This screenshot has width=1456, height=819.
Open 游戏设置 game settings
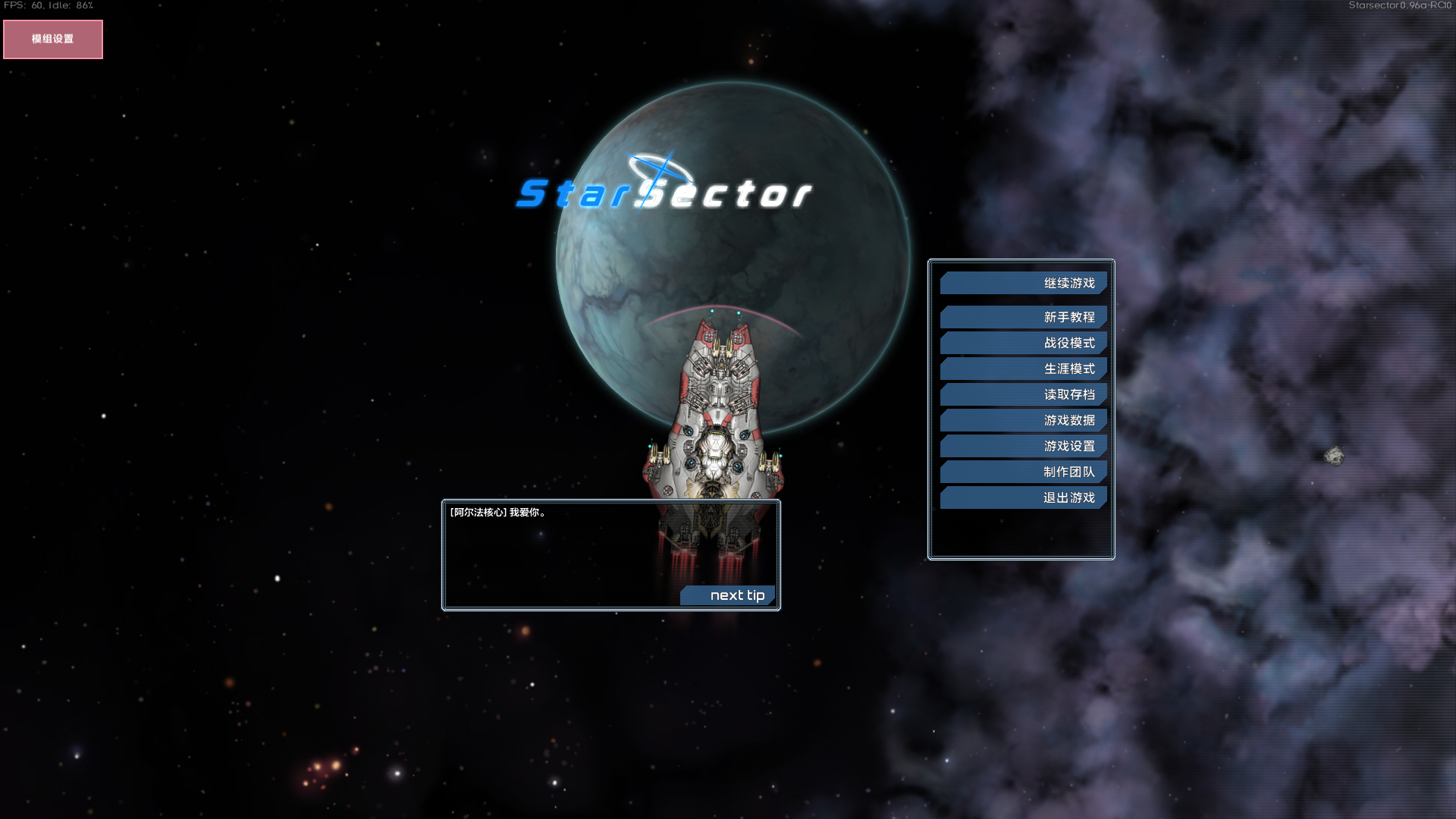[1023, 445]
